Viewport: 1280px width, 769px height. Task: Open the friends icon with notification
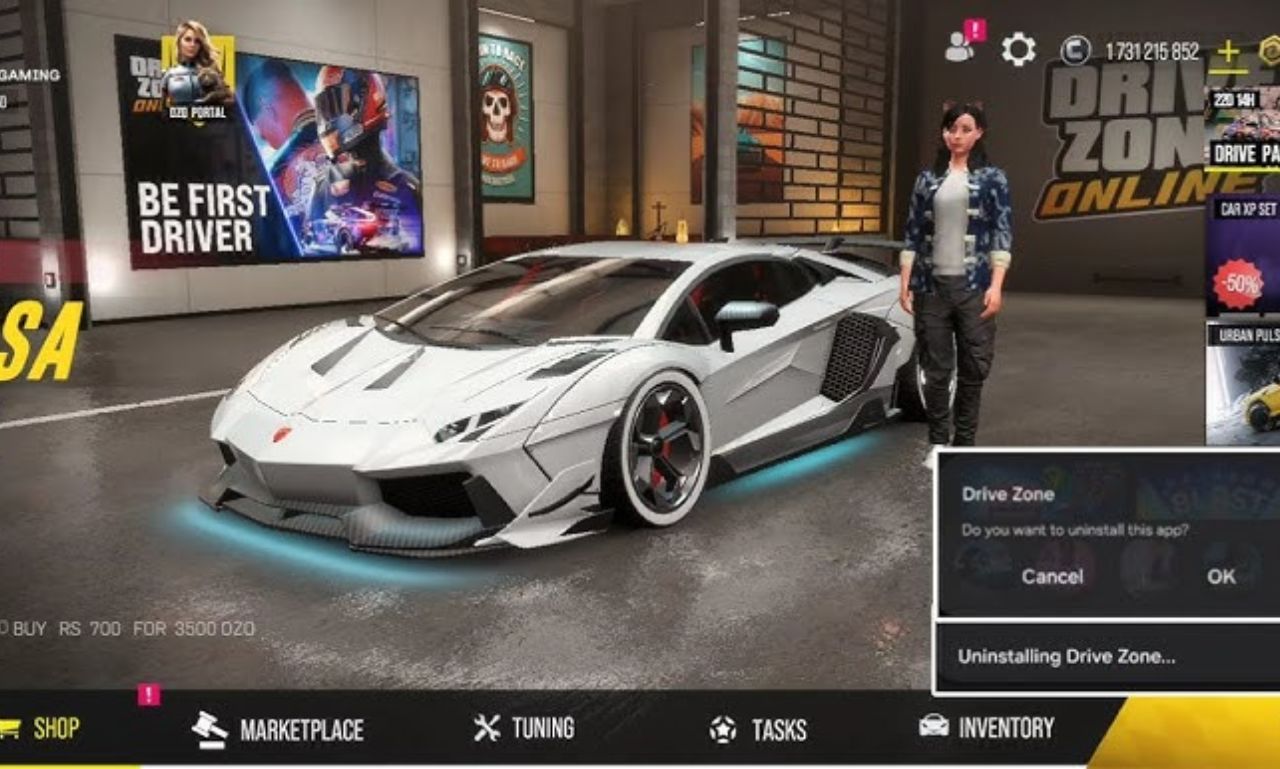point(960,46)
